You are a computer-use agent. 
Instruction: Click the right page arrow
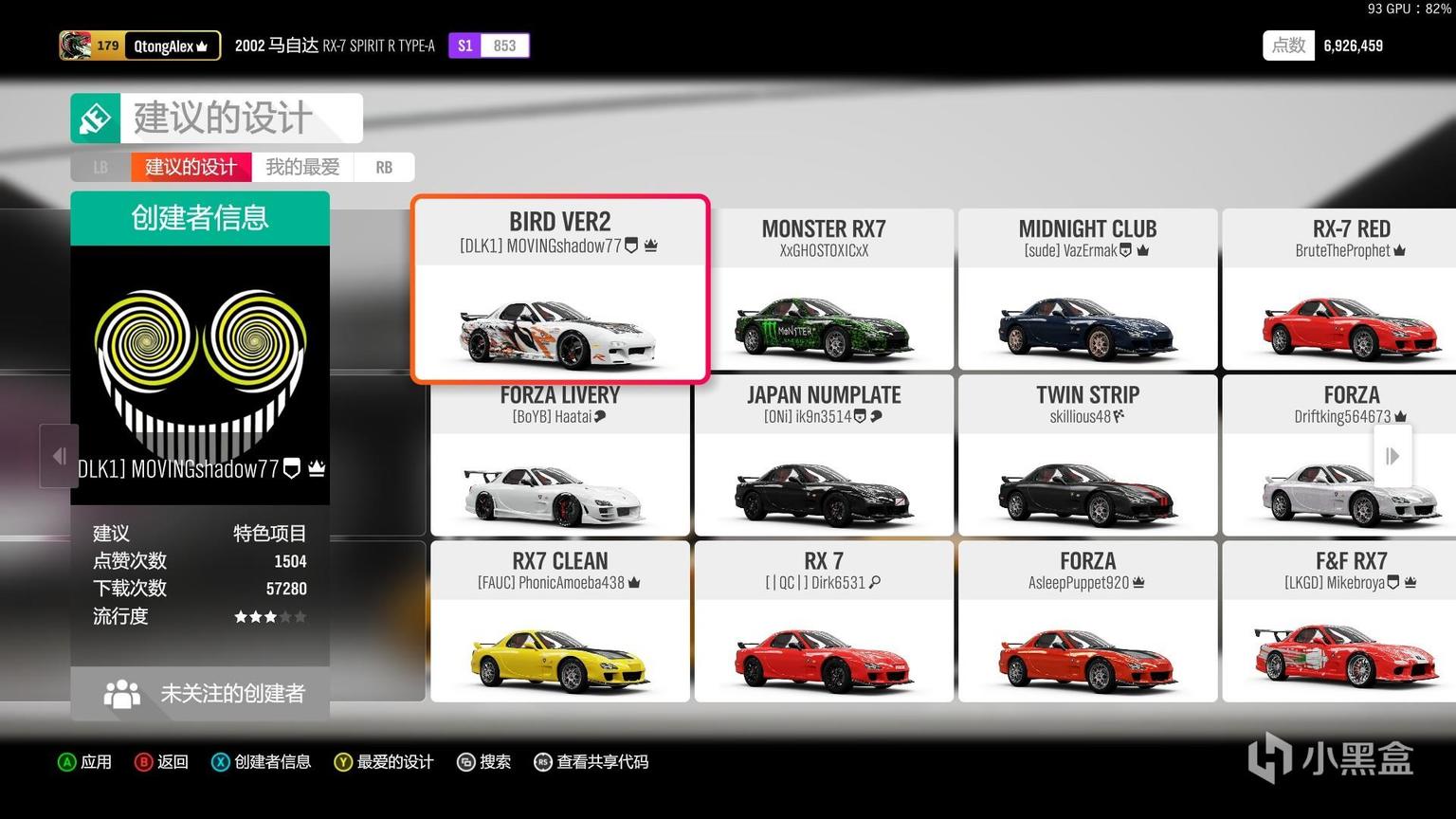pyautogui.click(x=1392, y=456)
